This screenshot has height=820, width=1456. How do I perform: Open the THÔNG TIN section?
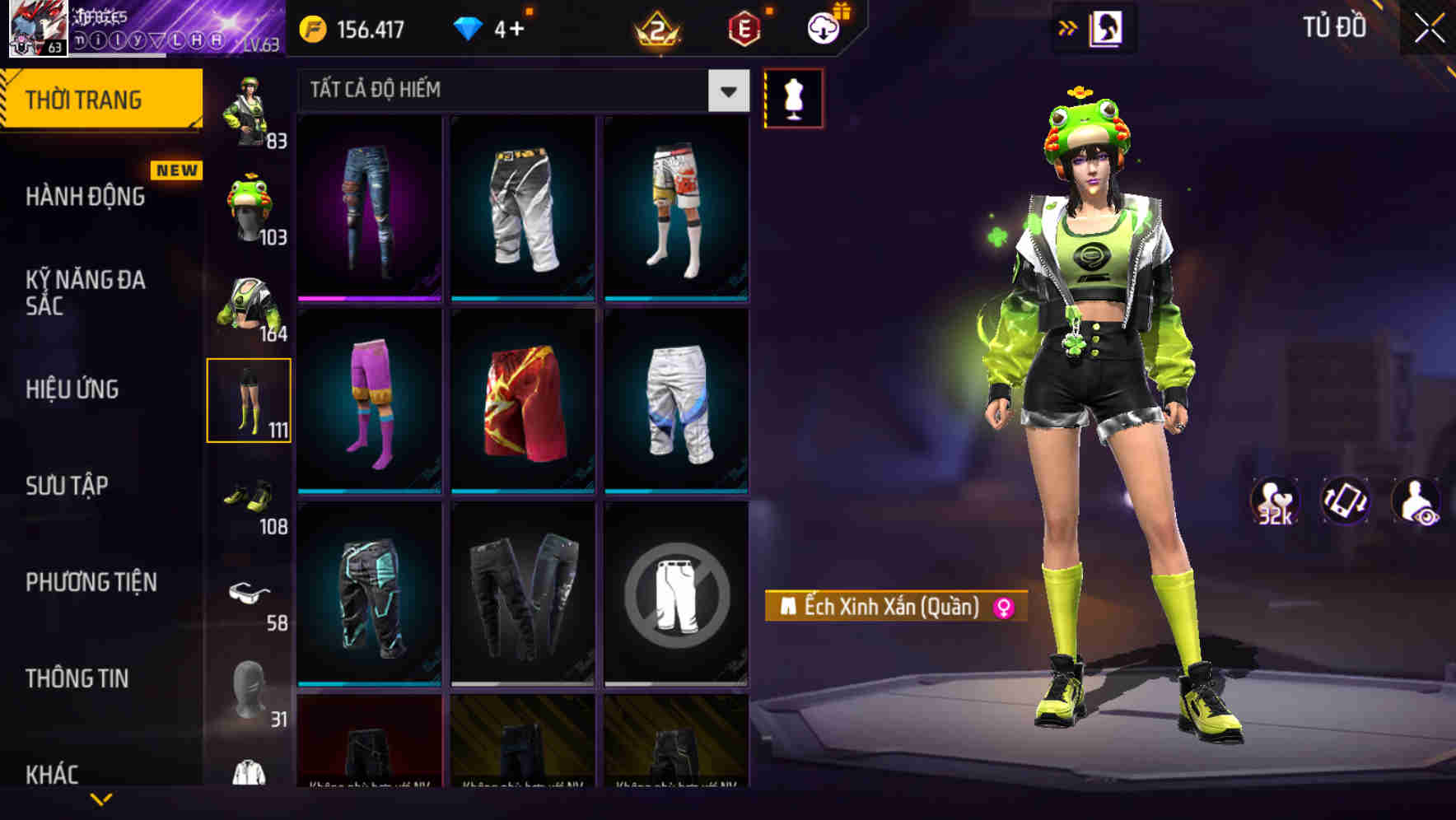point(76,678)
